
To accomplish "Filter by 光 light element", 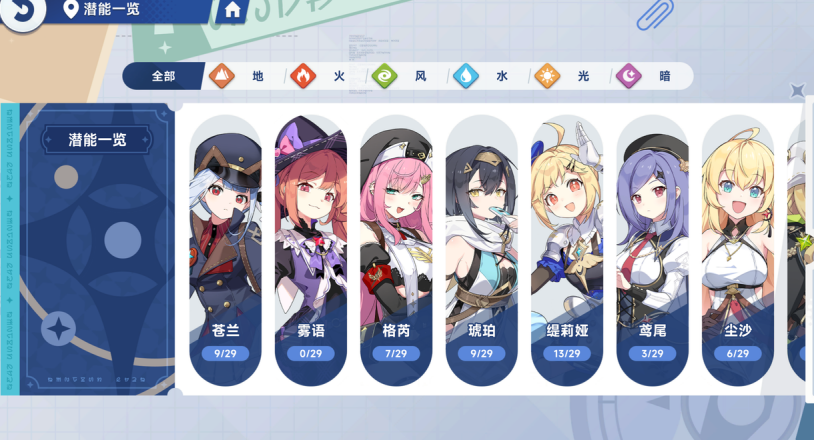I will [568, 76].
